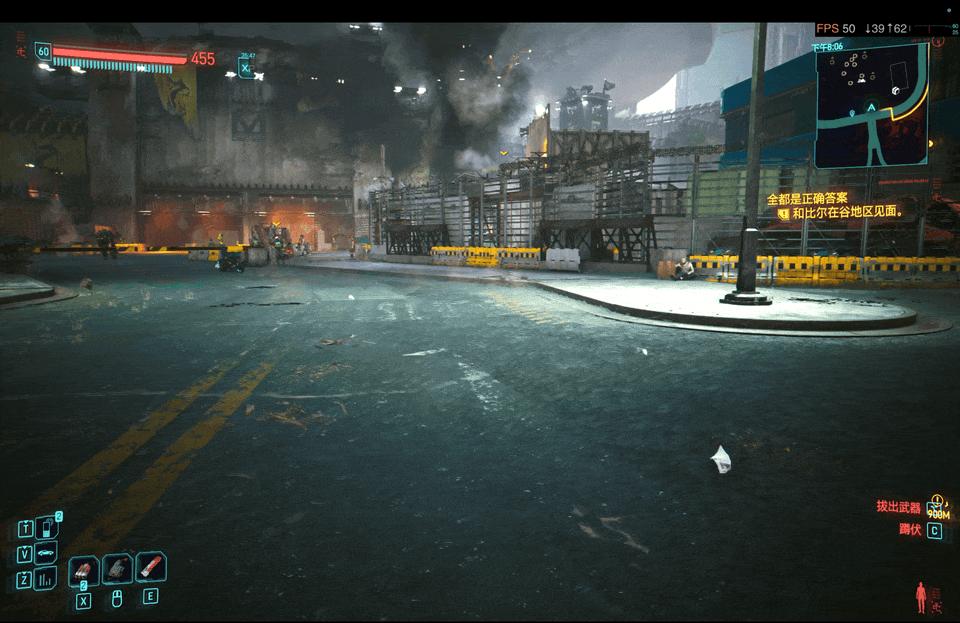
Task: Select the white cube marker on minimap
Action: click(x=896, y=91)
